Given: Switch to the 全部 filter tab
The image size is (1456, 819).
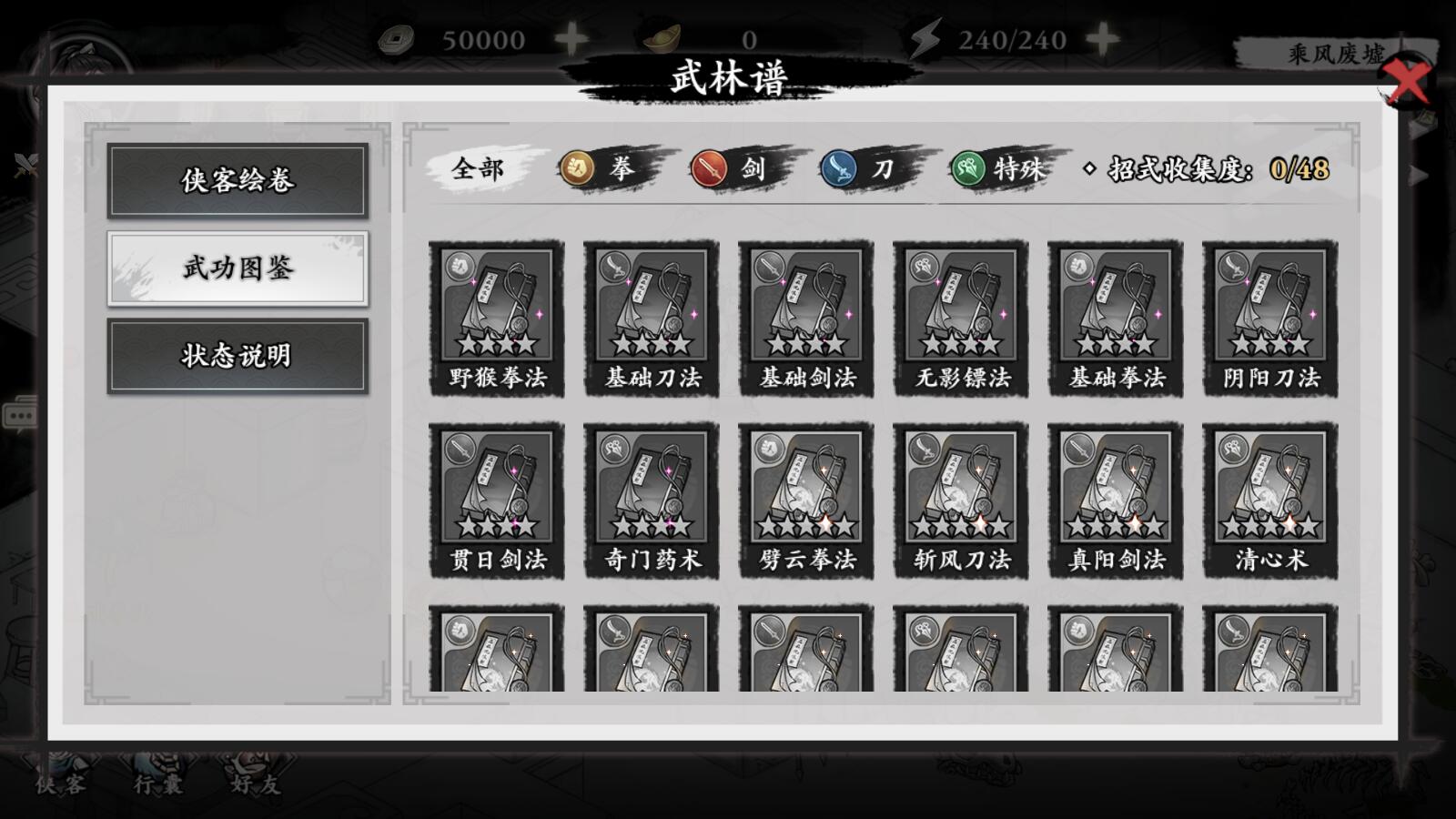Looking at the screenshot, I should click(x=477, y=169).
